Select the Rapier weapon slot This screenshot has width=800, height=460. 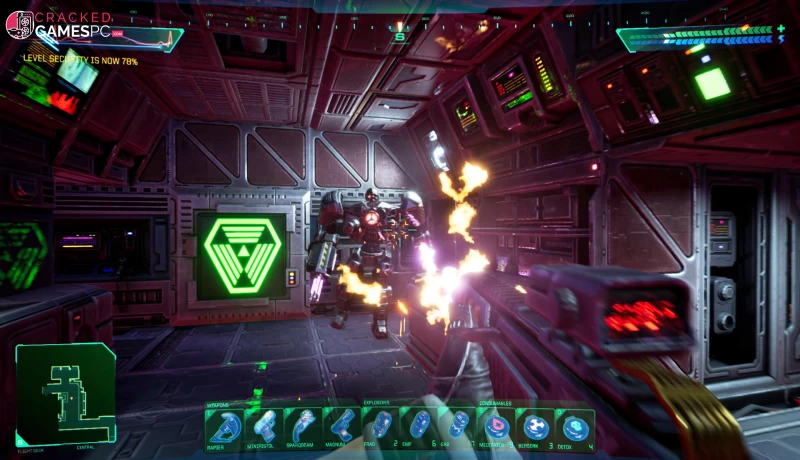click(223, 427)
